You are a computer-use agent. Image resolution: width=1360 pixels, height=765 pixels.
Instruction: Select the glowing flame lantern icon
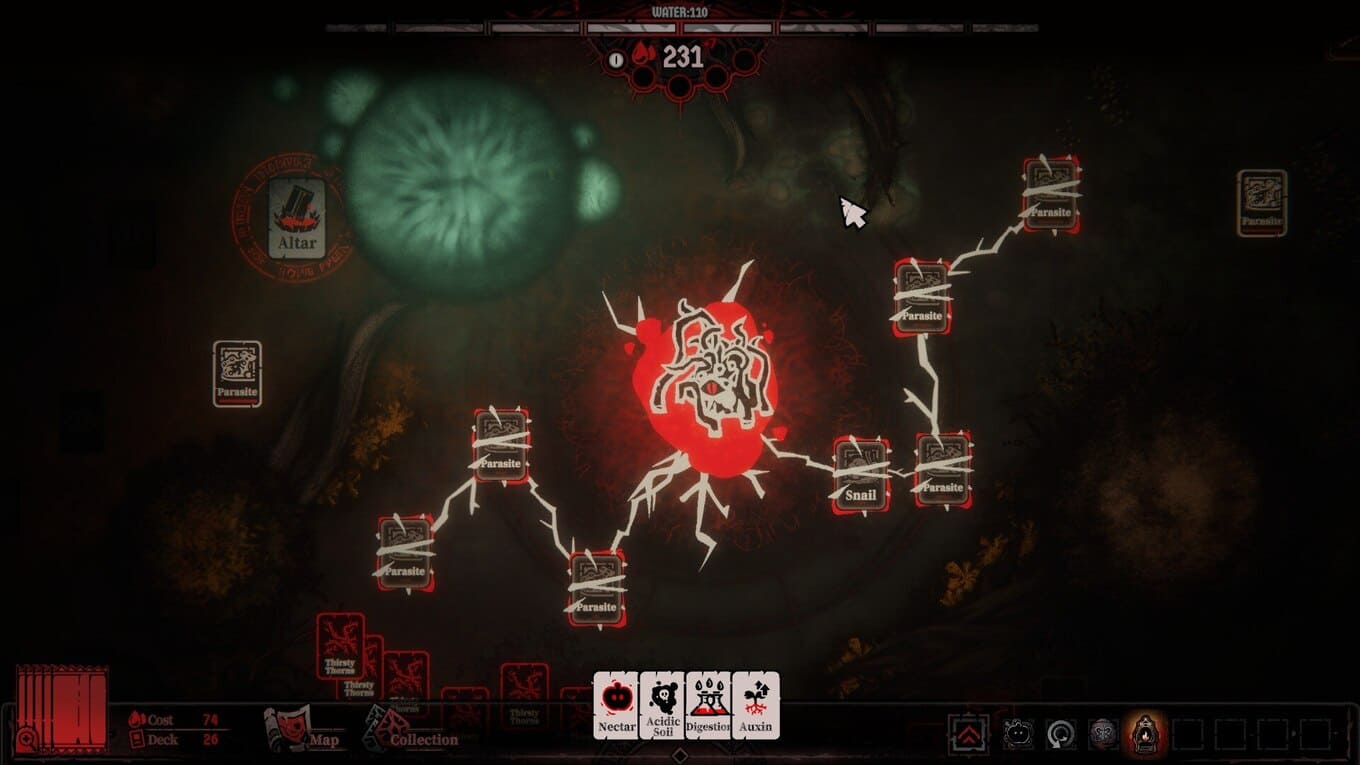click(1146, 734)
